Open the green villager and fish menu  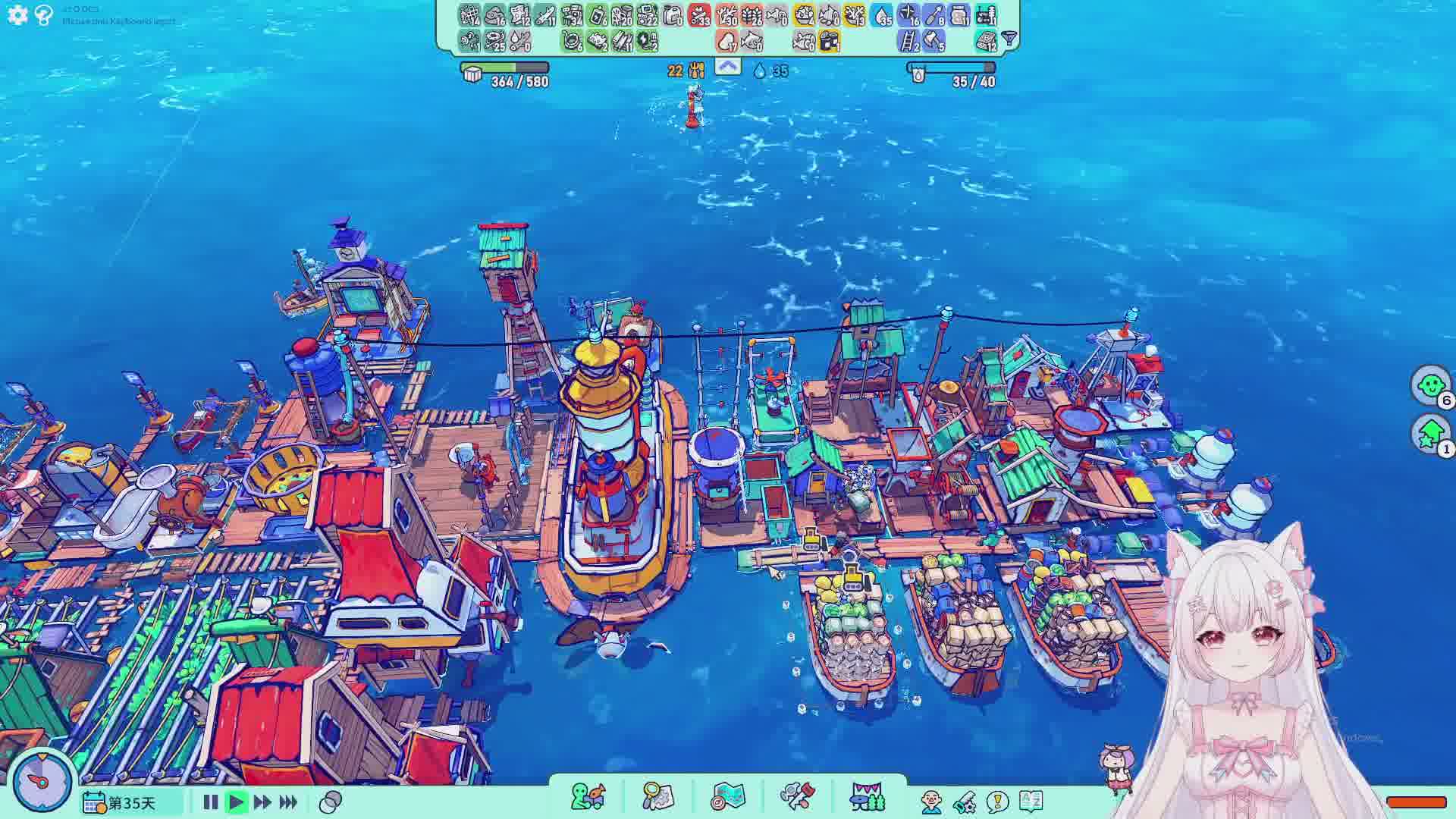click(588, 797)
